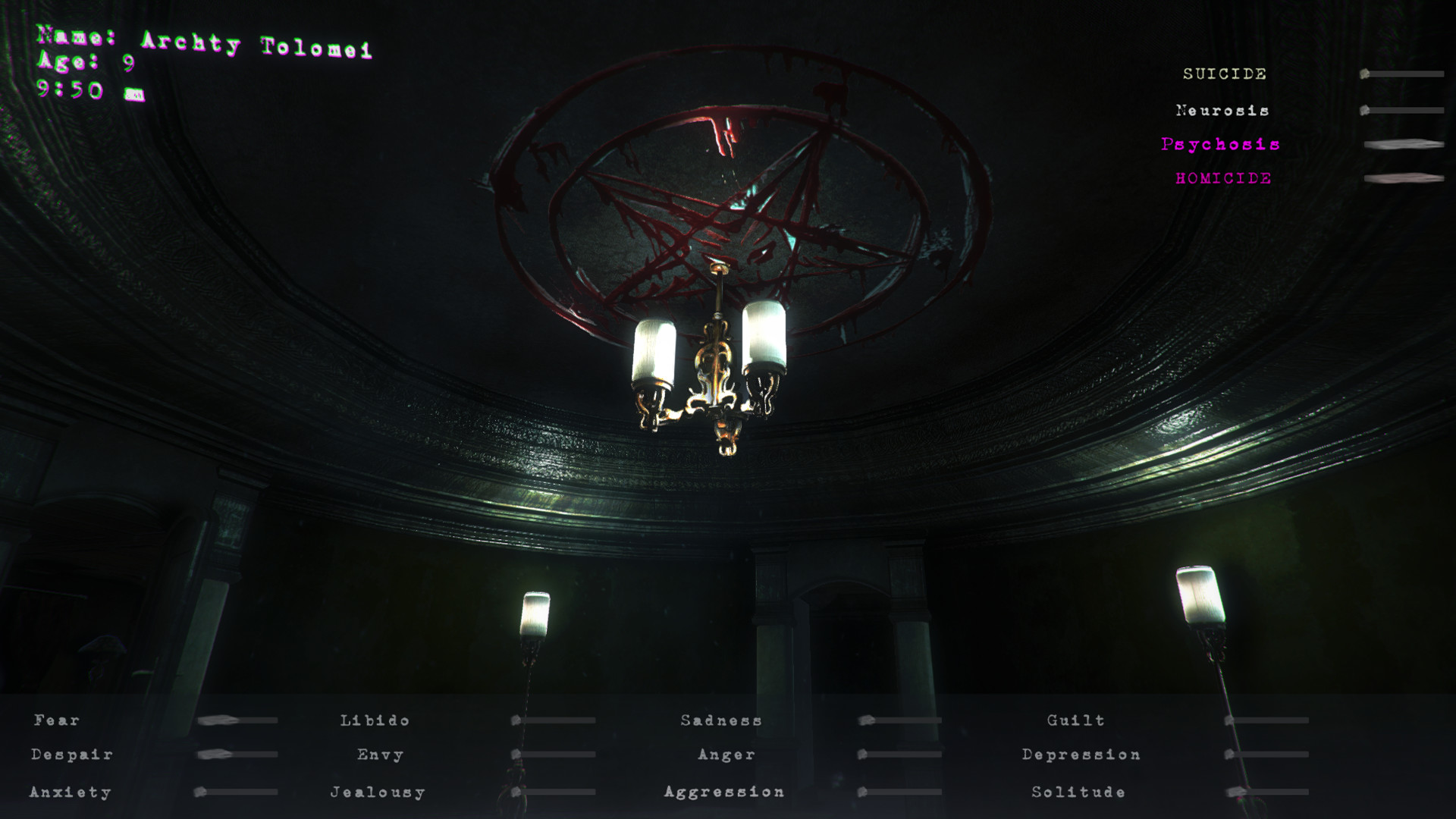Image resolution: width=1456 pixels, height=819 pixels.
Task: Click the Sadness slider handle
Action: tap(867, 719)
